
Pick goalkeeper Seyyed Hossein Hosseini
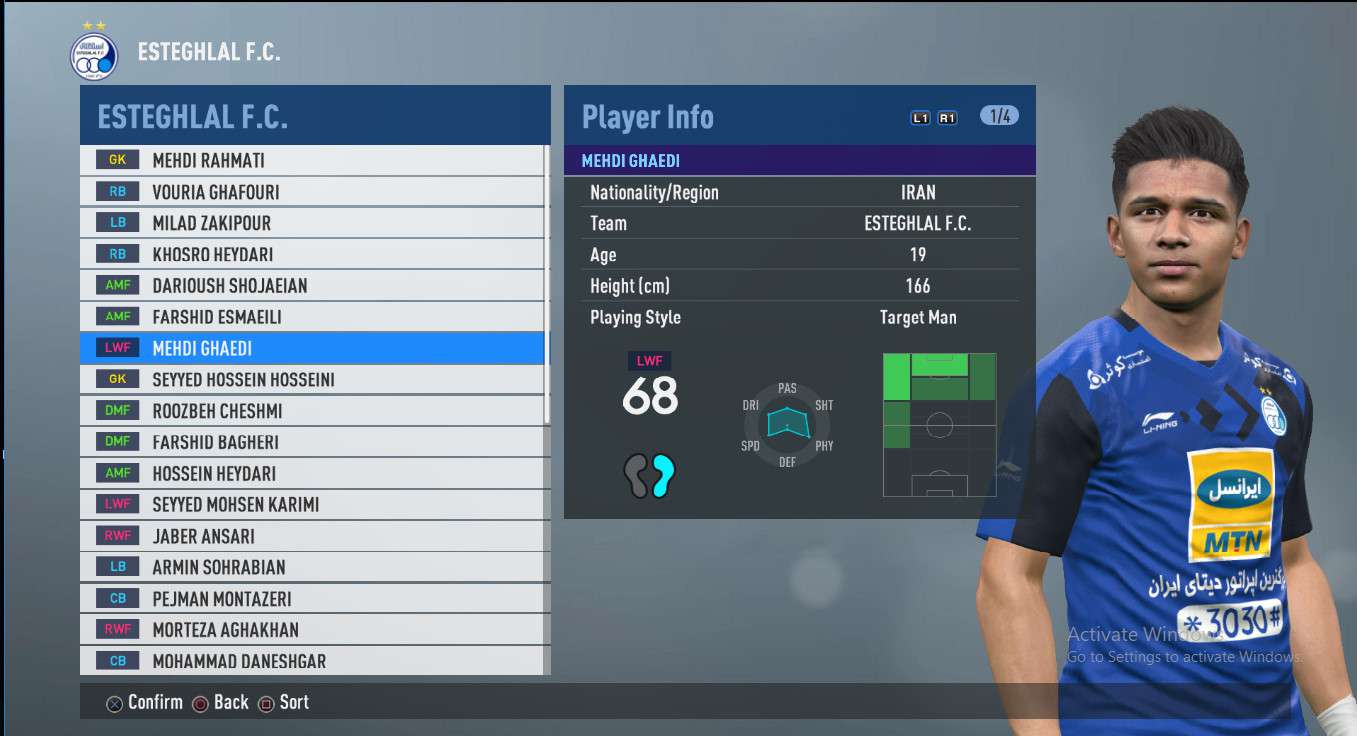312,379
